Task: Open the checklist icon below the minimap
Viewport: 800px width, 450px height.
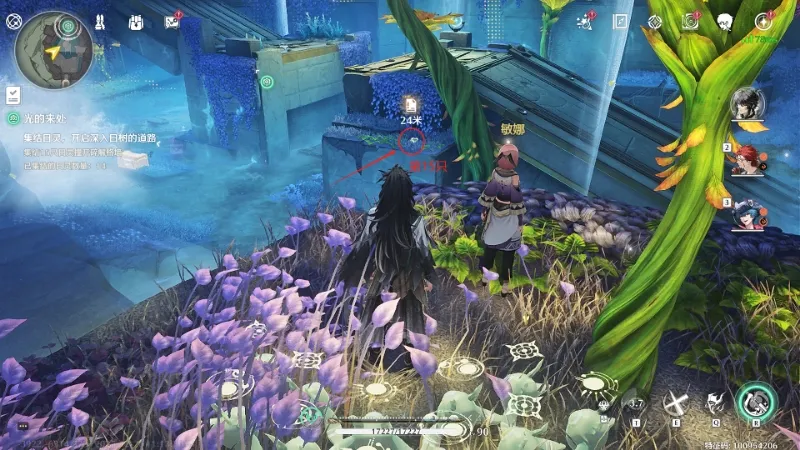Action: pos(14,95)
